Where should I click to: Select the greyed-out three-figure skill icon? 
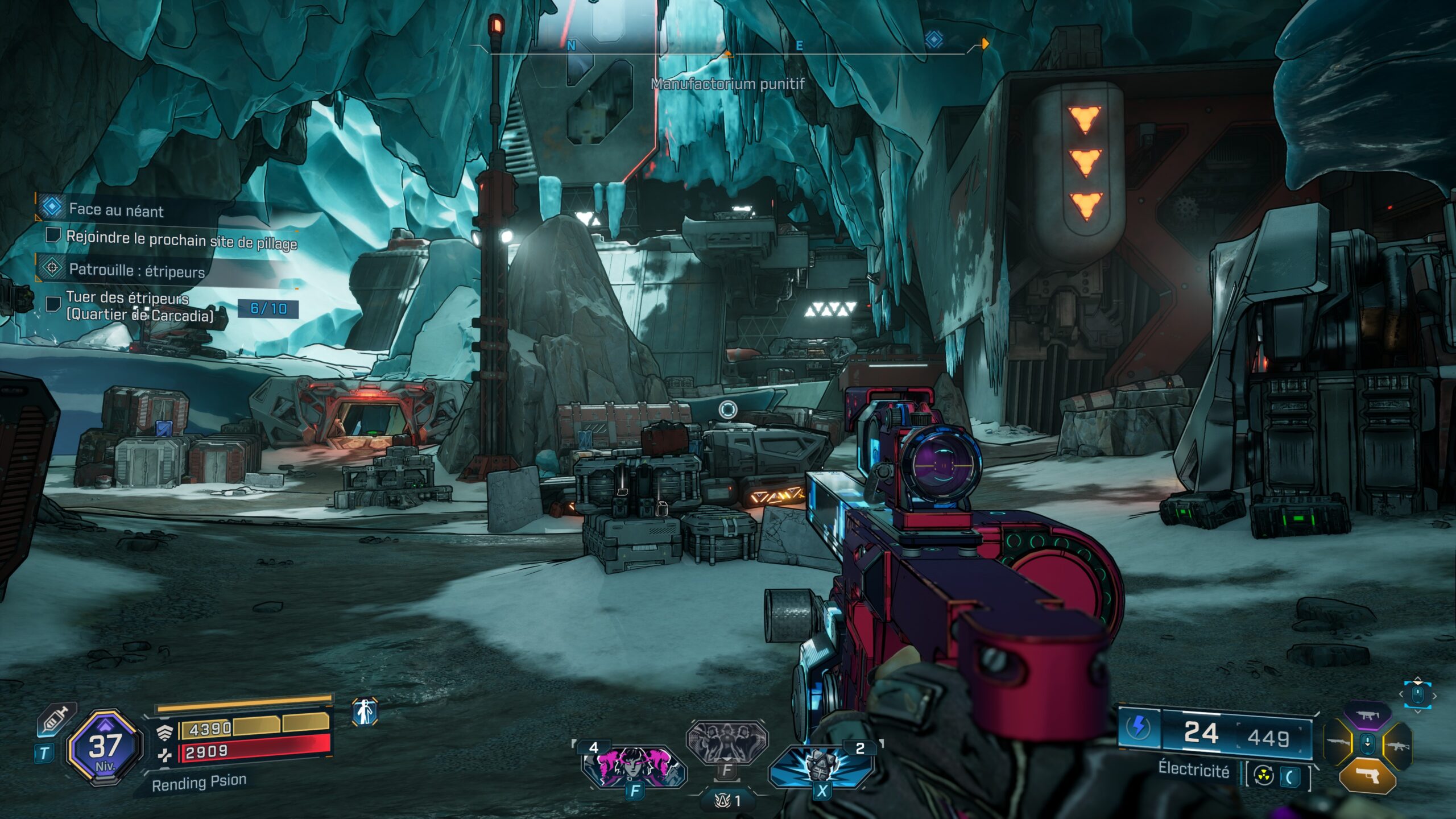(x=727, y=742)
